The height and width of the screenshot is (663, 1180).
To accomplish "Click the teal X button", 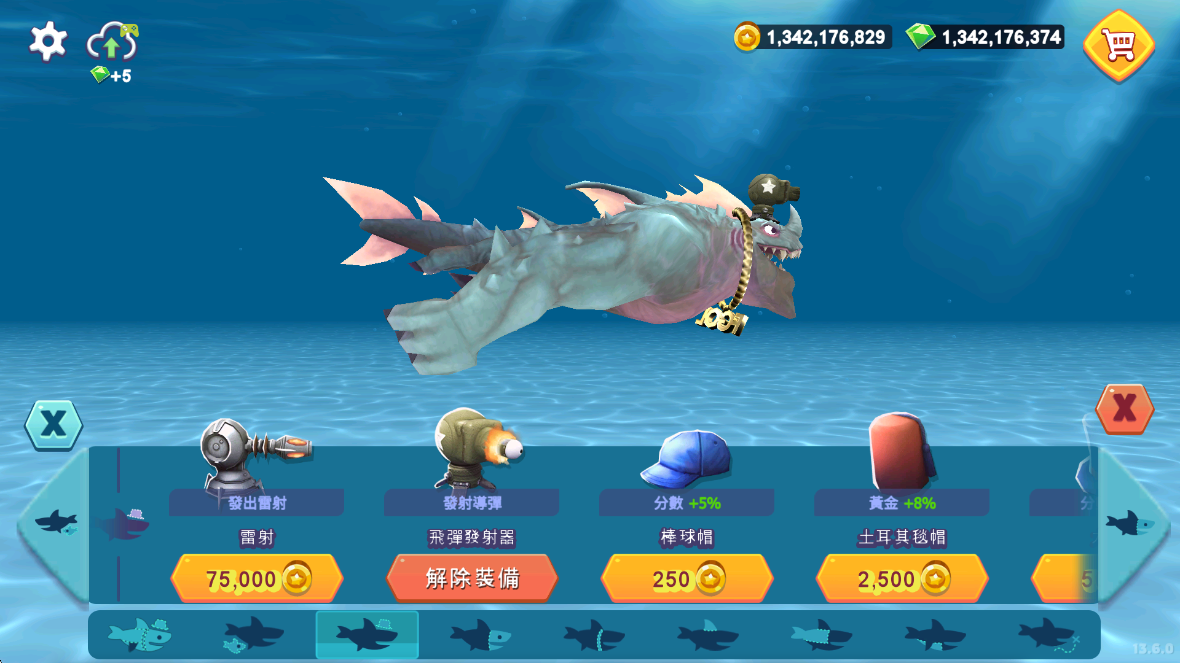I will 54,424.
